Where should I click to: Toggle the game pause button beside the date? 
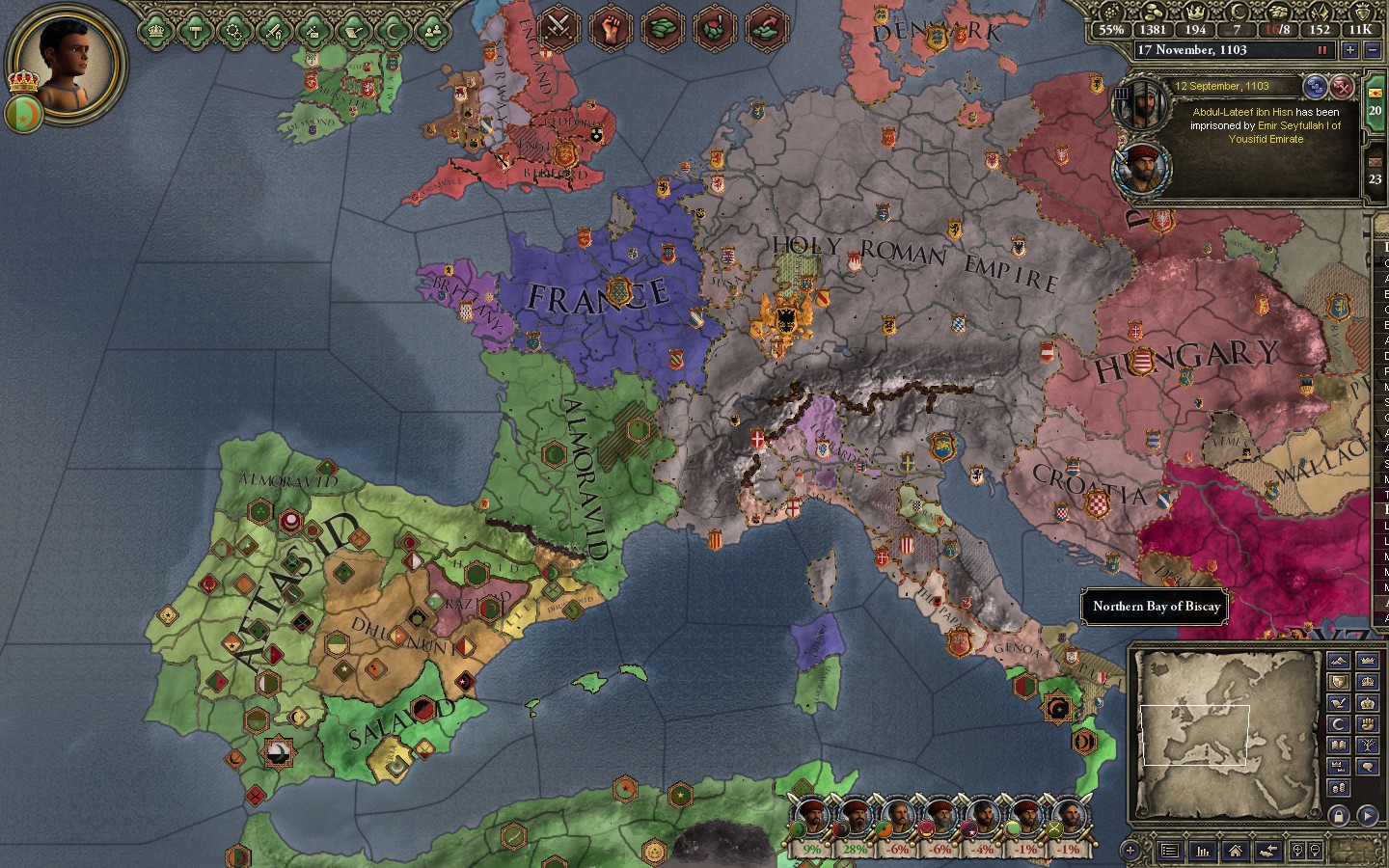point(1321,50)
